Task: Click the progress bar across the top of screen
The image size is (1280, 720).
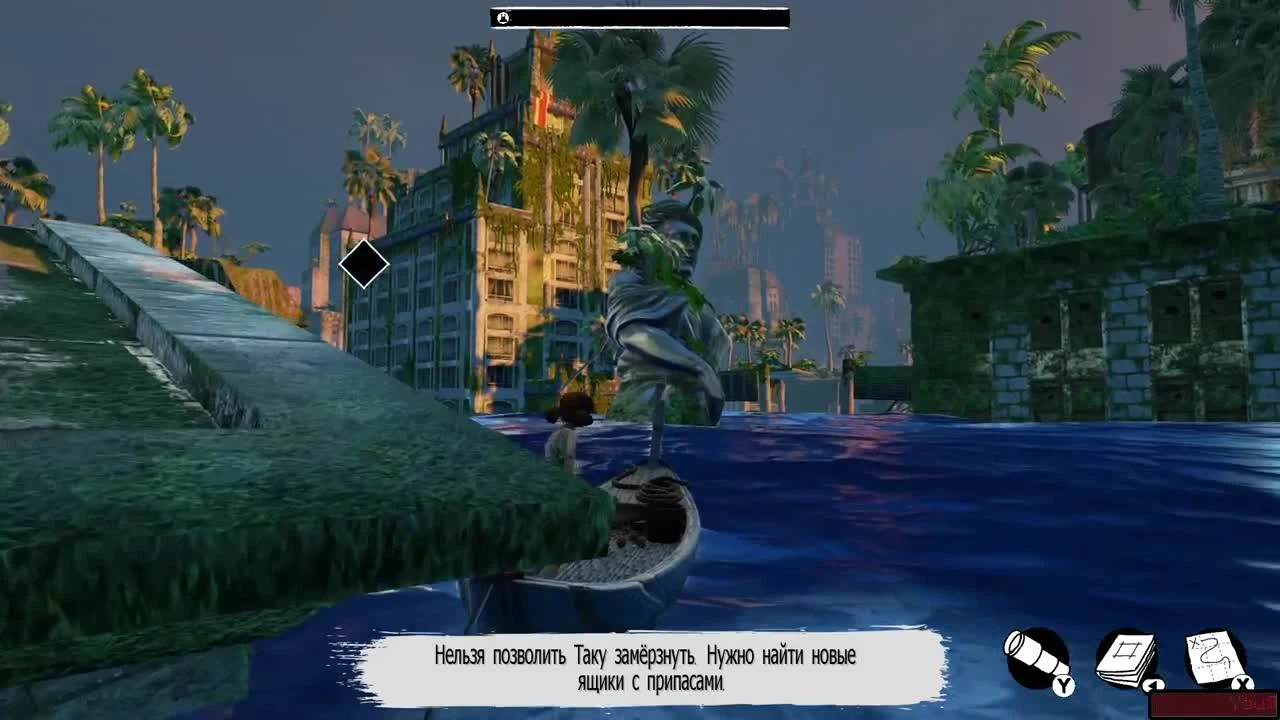Action: (640, 17)
